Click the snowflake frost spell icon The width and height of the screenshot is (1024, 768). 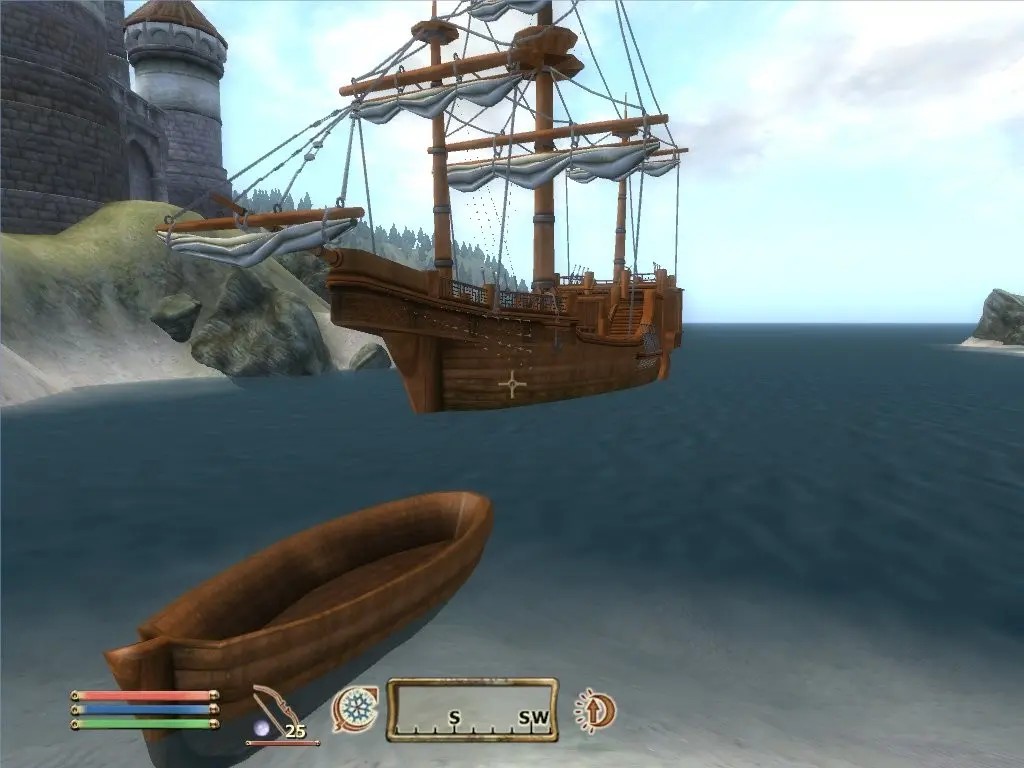(355, 709)
